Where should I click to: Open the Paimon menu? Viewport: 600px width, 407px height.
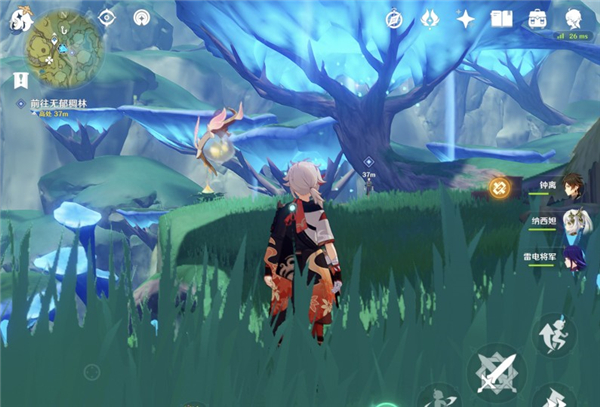click(14, 20)
